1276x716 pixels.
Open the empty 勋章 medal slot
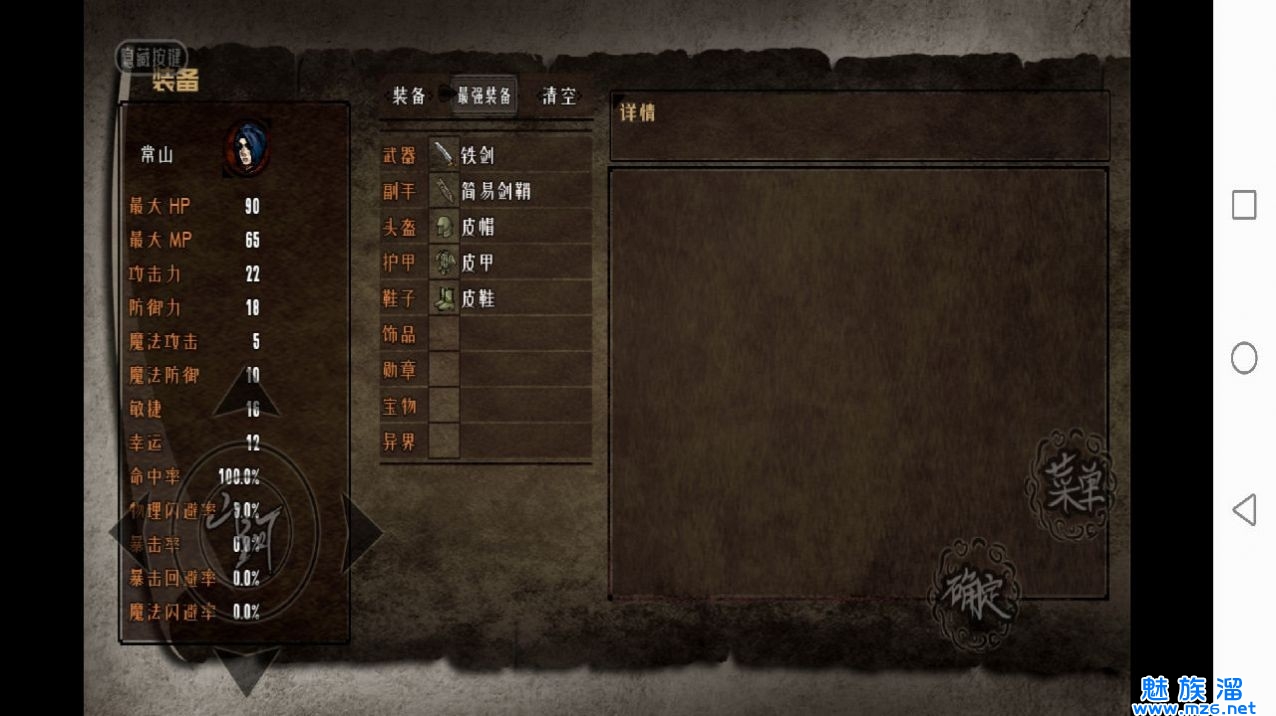click(510, 370)
